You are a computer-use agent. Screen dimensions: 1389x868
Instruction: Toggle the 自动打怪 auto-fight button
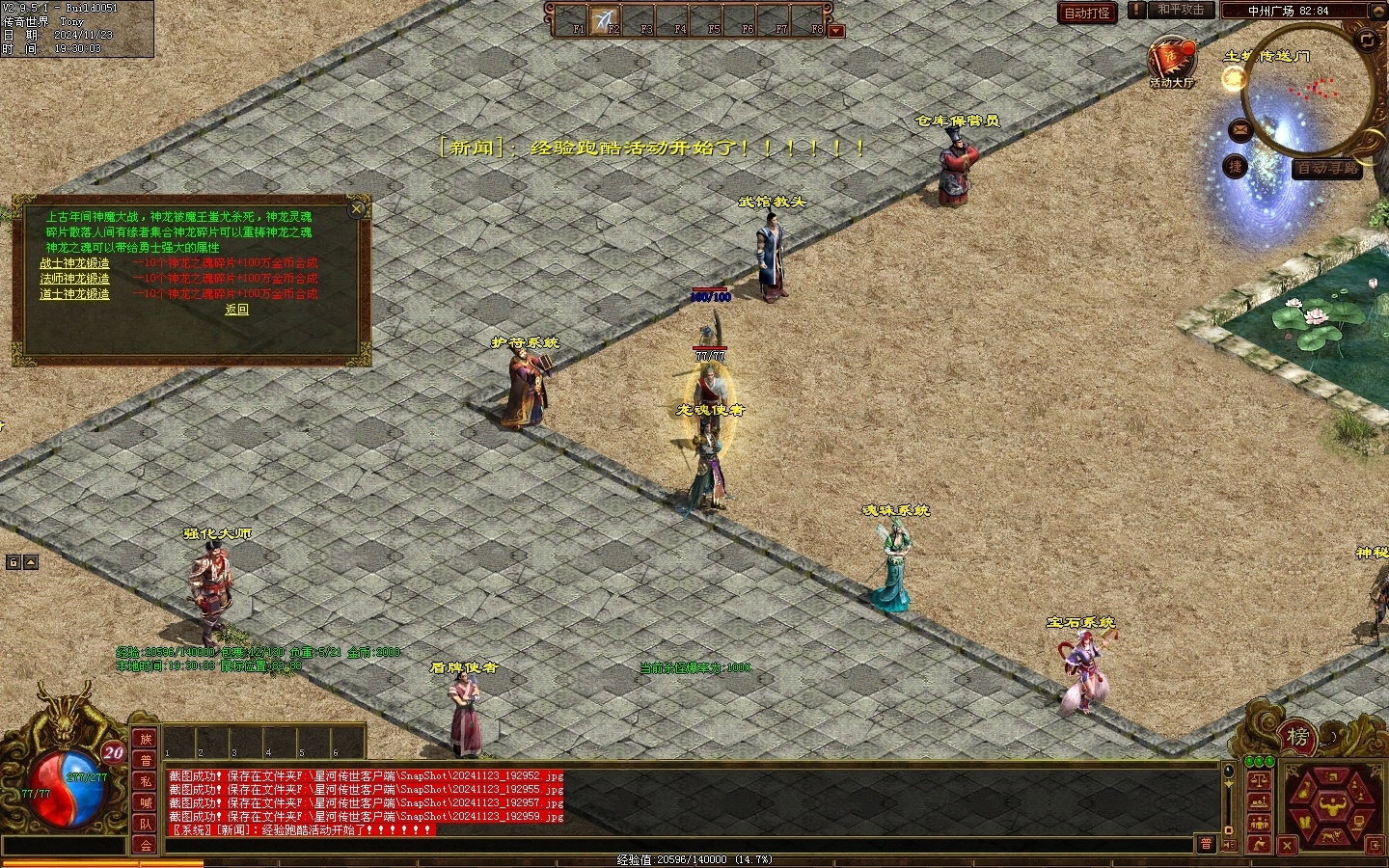[1087, 13]
